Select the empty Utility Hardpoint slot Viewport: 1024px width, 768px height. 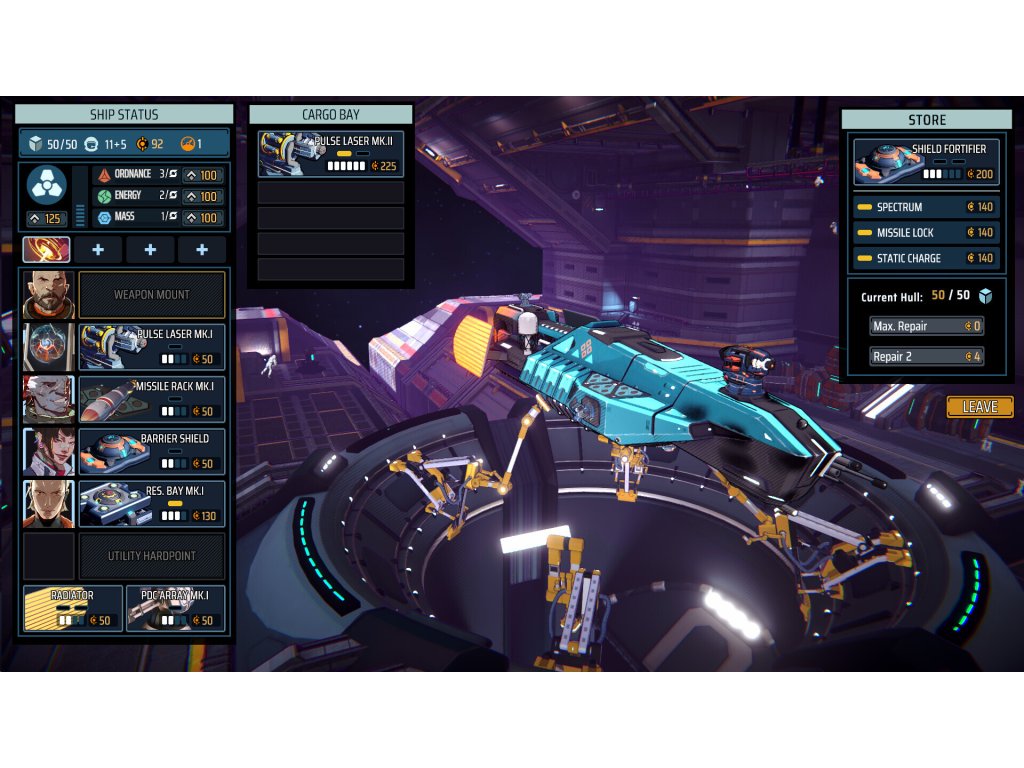click(152, 556)
